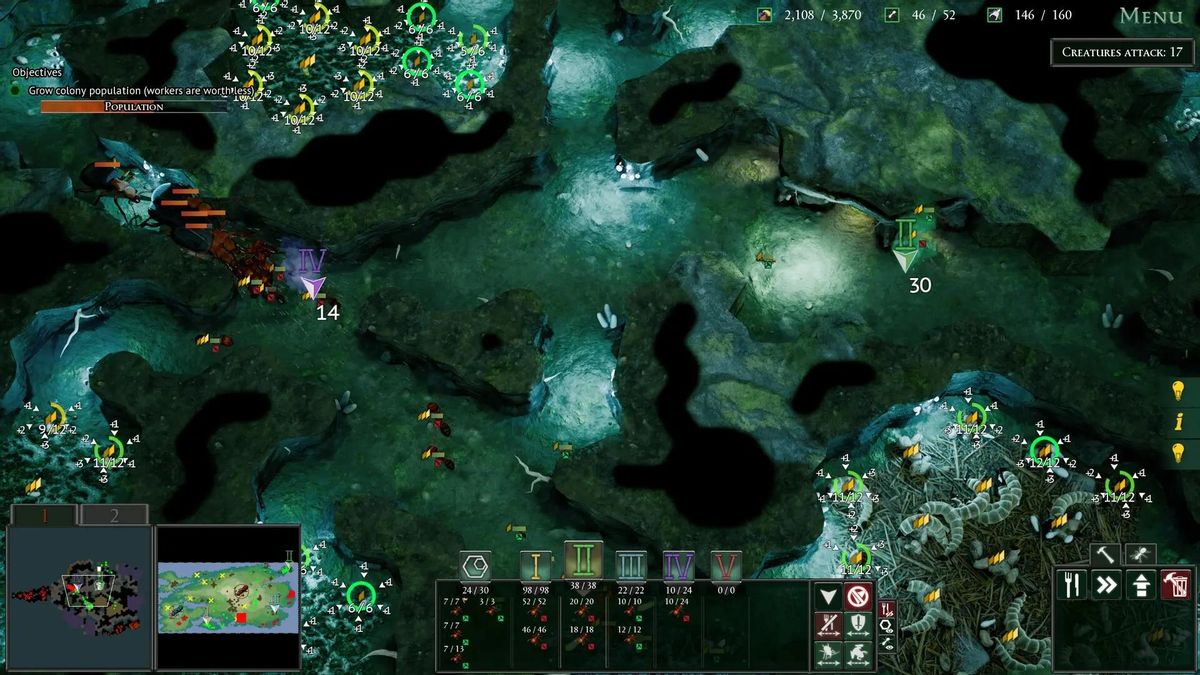Select army group I
The width and height of the screenshot is (1200, 675).
(x=535, y=566)
